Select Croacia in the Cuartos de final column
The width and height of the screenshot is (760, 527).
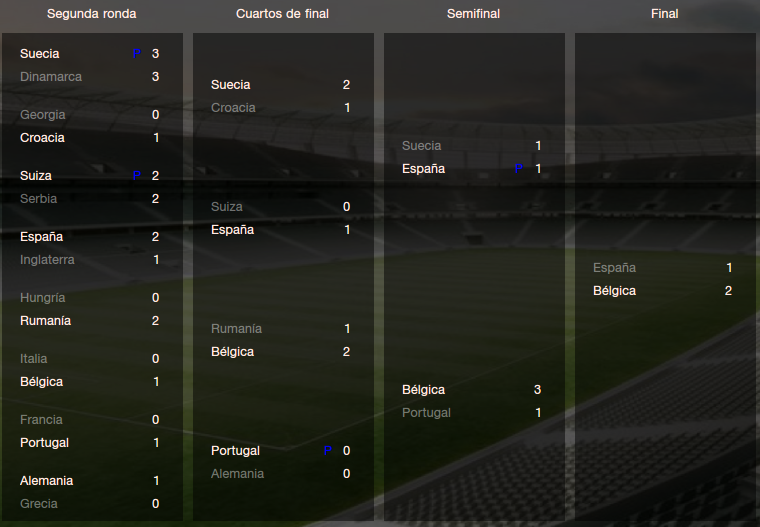pyautogui.click(x=233, y=108)
